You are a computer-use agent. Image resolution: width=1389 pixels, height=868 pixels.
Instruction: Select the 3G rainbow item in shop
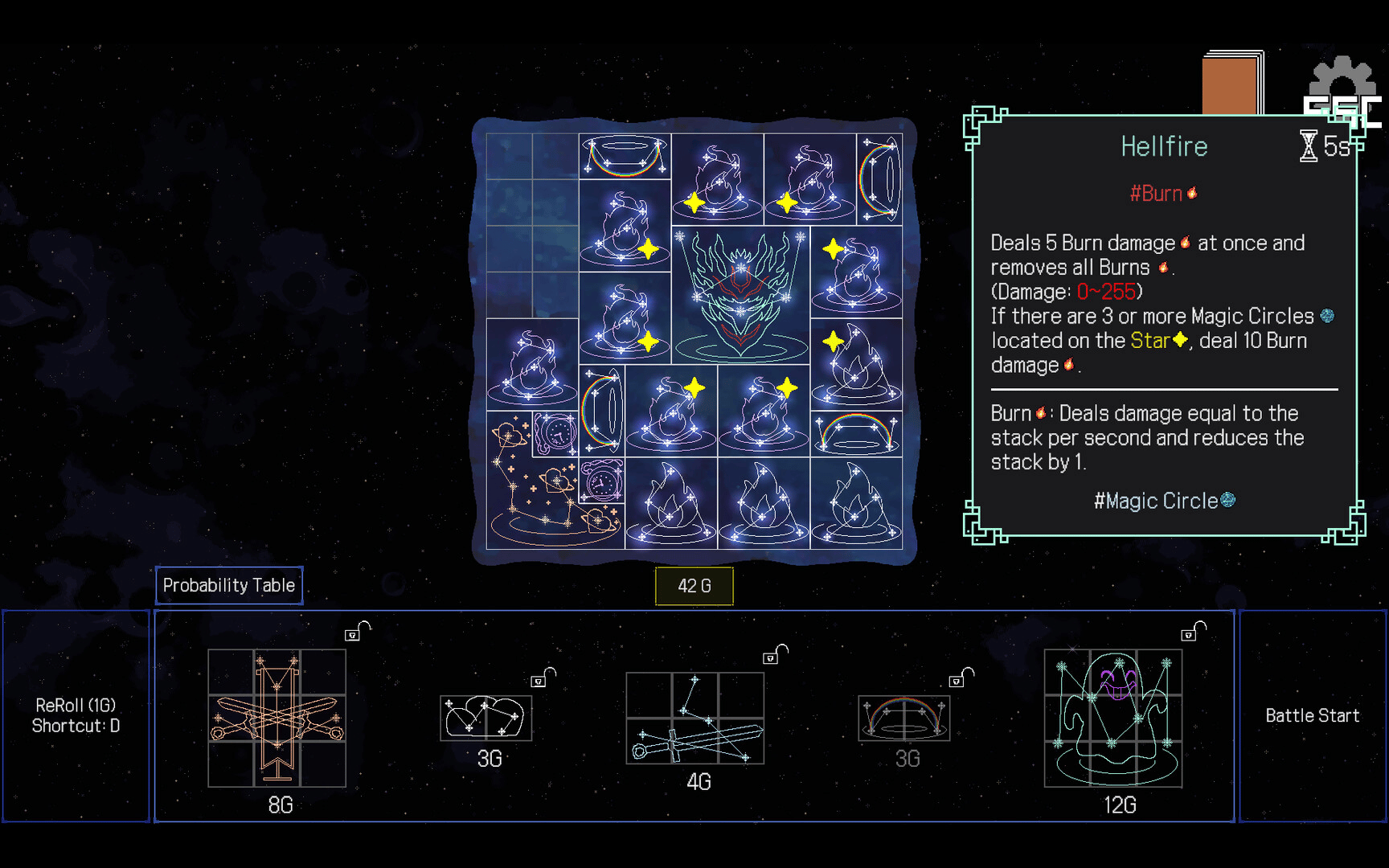click(x=903, y=718)
